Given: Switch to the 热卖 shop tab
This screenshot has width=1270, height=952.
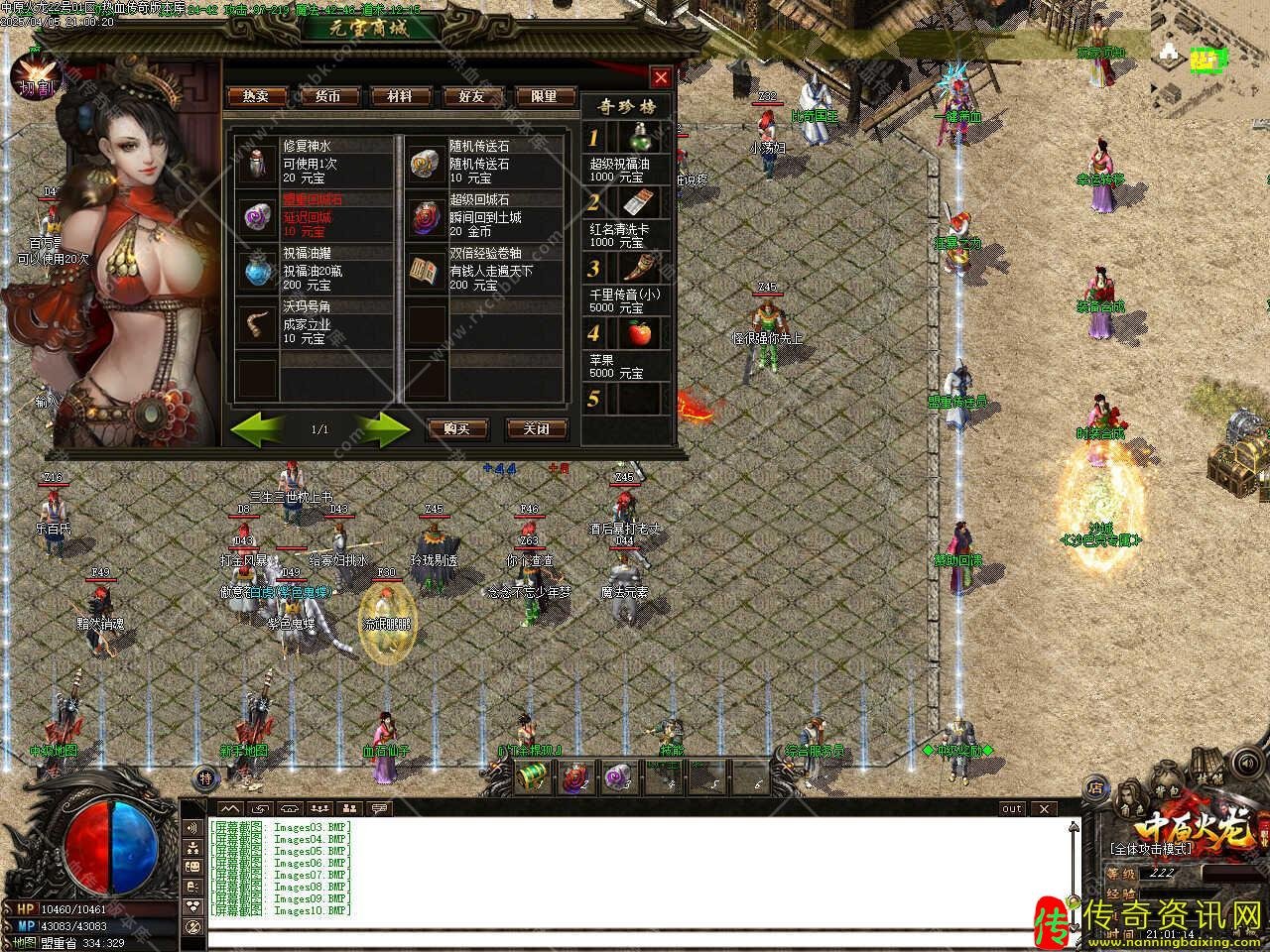Looking at the screenshot, I should click(256, 96).
